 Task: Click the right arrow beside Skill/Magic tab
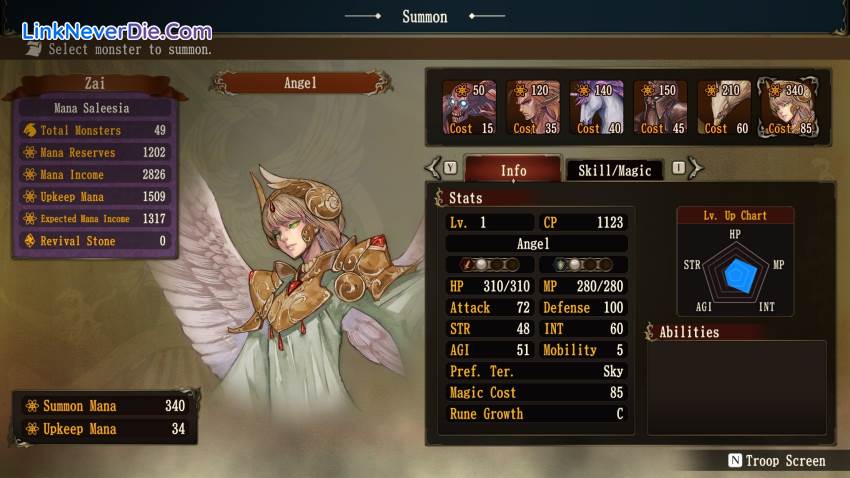(x=696, y=168)
